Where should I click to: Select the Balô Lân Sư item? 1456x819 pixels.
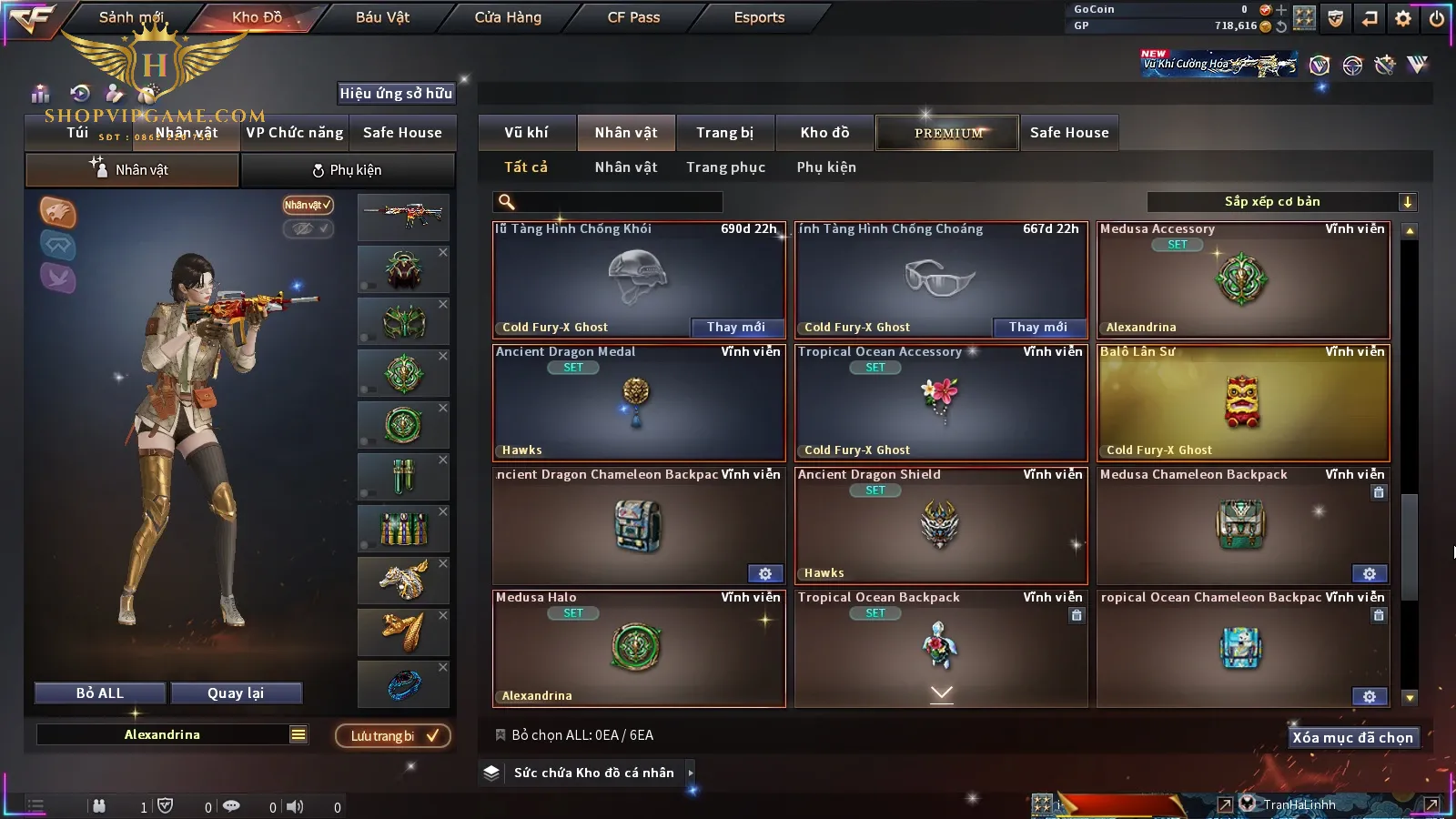[1243, 402]
